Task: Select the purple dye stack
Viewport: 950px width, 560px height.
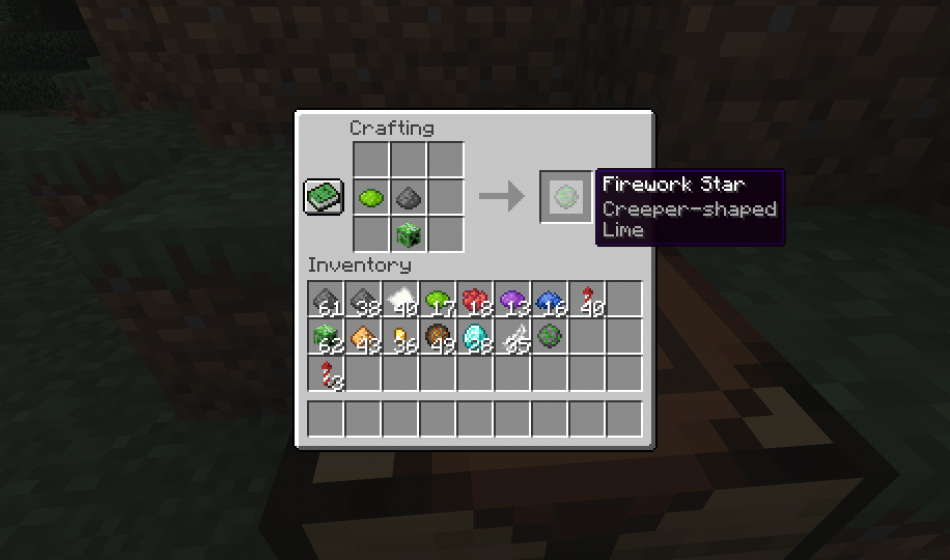Action: click(x=511, y=300)
